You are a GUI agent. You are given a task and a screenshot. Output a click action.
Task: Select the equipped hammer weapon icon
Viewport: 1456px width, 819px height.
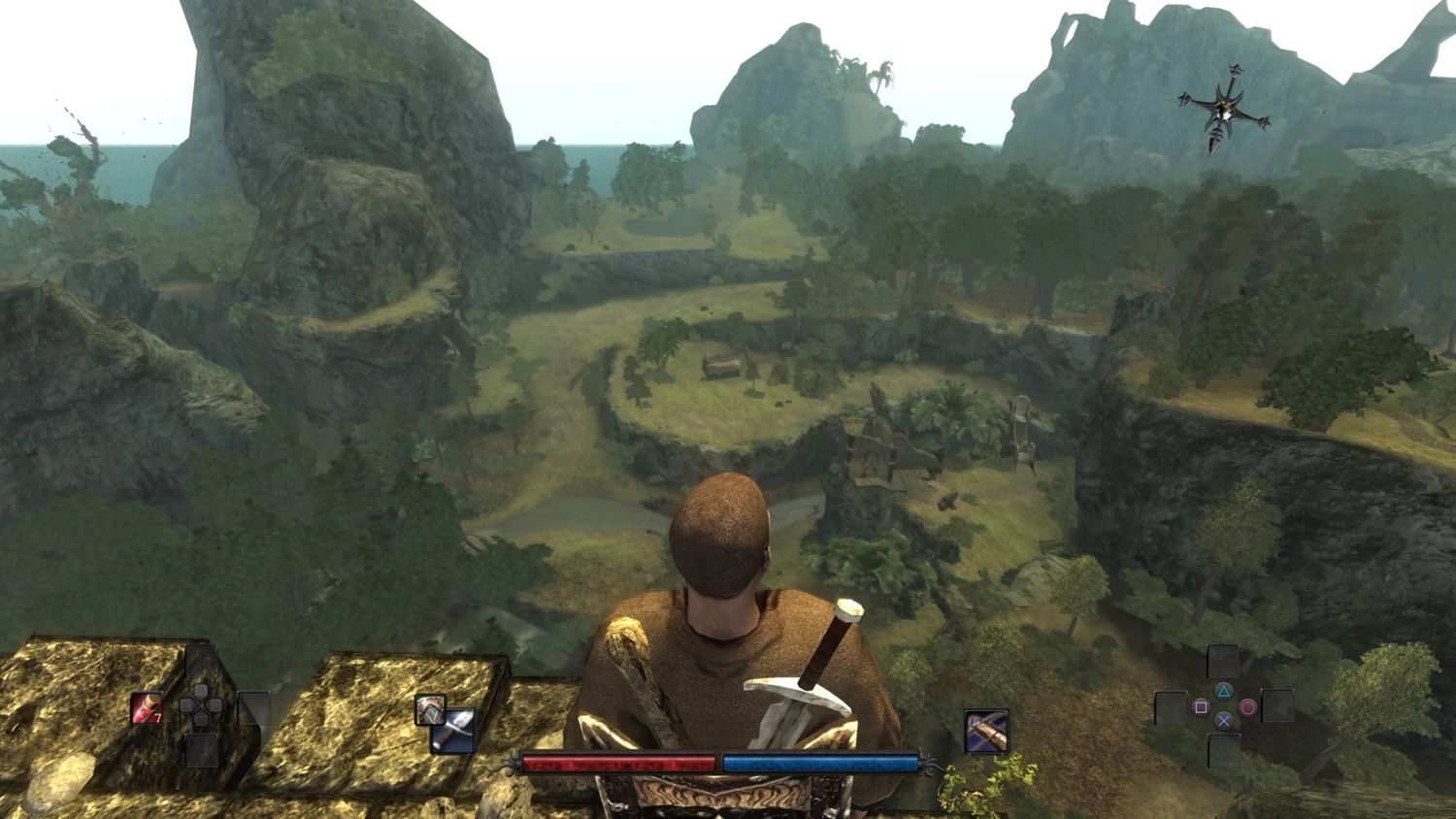pyautogui.click(x=454, y=731)
